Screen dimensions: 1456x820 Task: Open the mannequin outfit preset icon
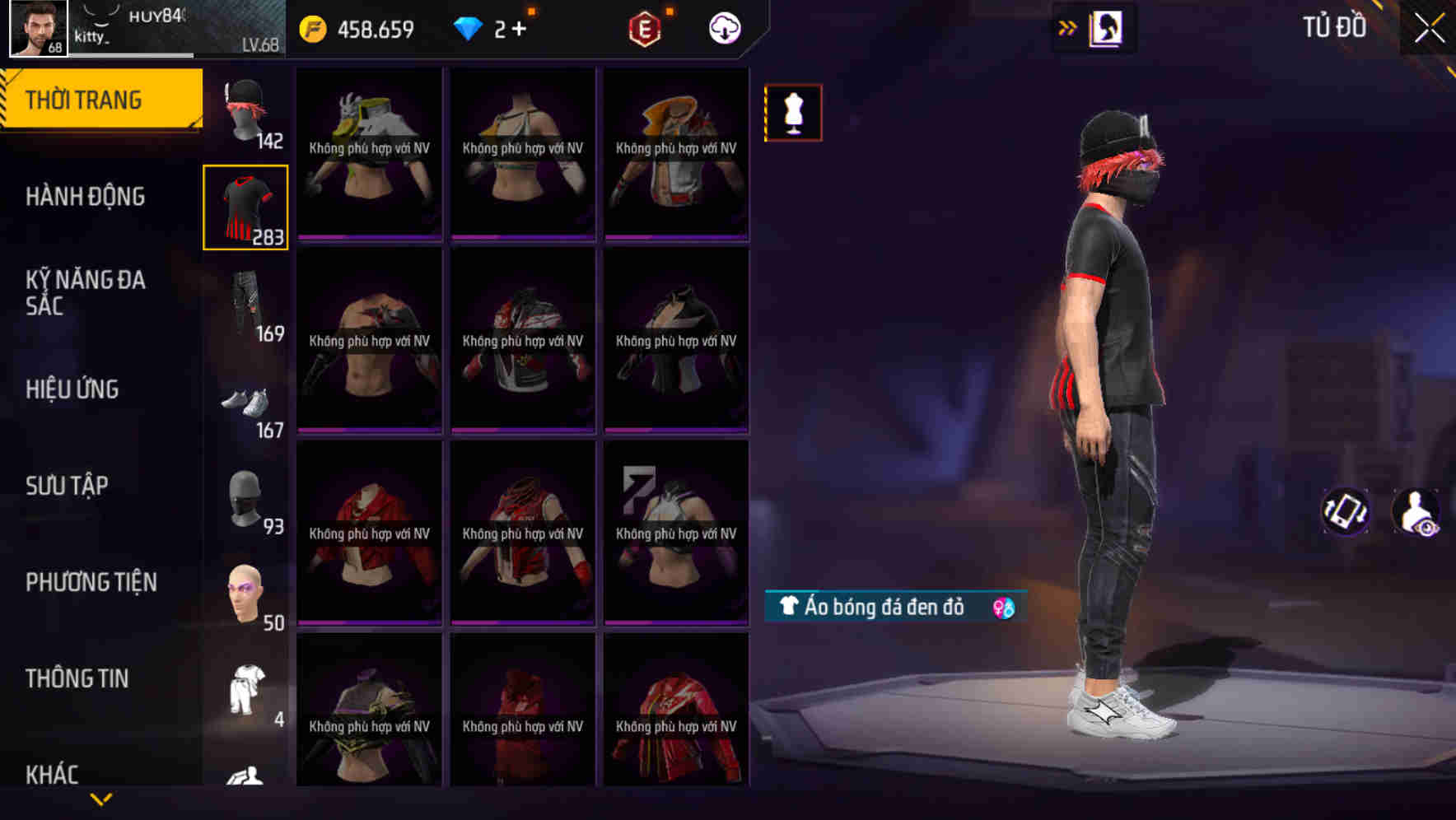pyautogui.click(x=793, y=113)
